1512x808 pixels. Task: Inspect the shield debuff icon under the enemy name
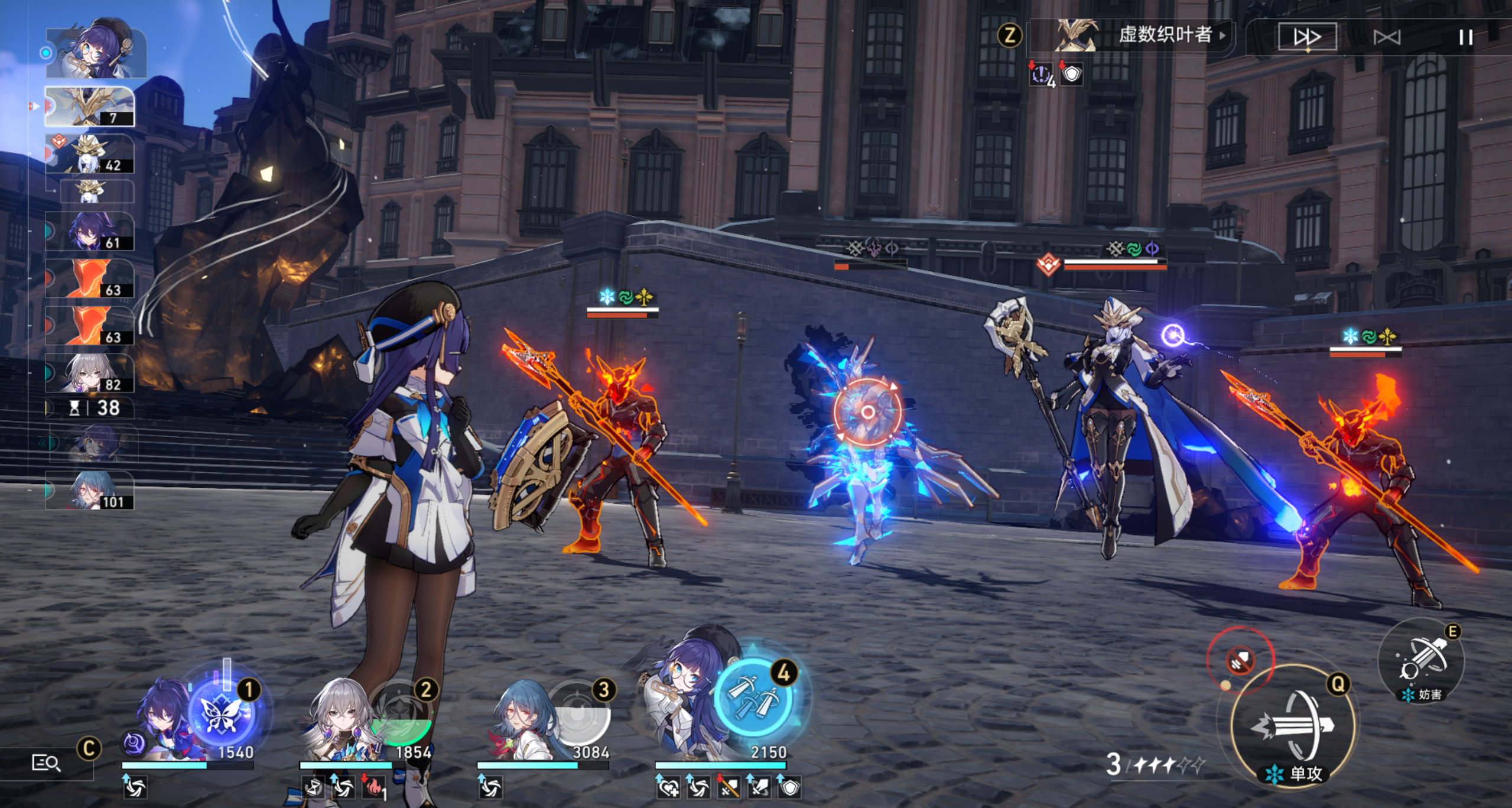click(x=1072, y=74)
